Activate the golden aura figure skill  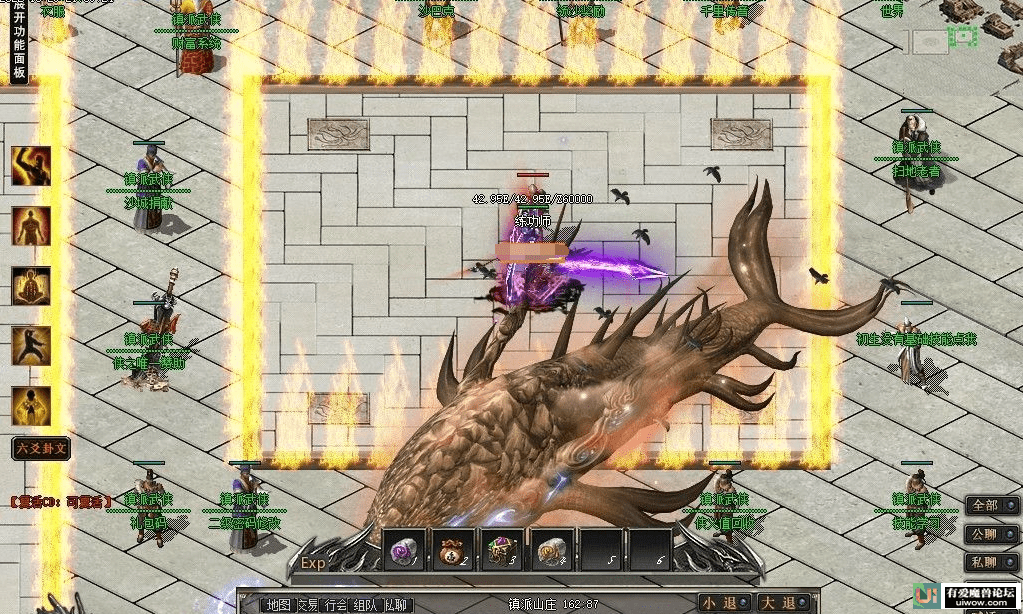pos(31,406)
